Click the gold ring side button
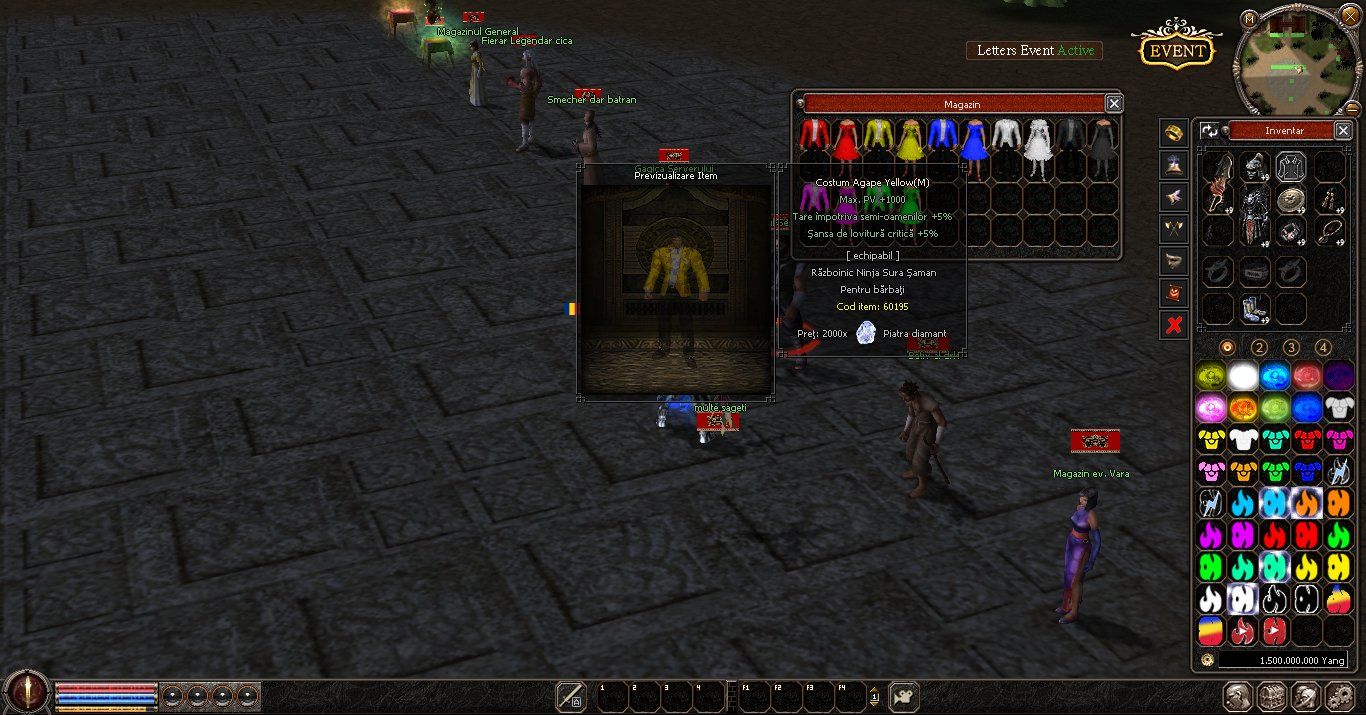Screen dimensions: 1366x715 [1174, 133]
